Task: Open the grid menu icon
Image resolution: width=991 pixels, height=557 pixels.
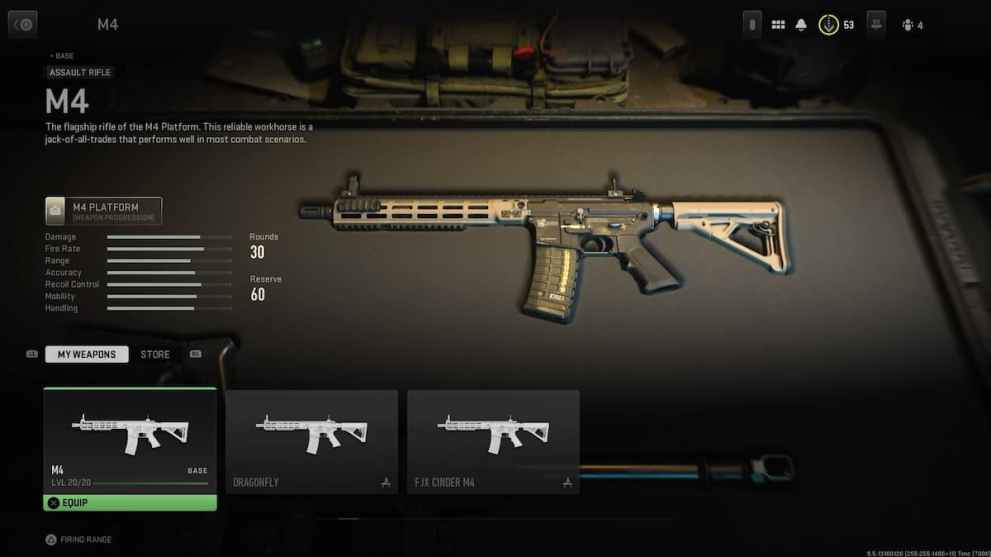Action: [778, 25]
